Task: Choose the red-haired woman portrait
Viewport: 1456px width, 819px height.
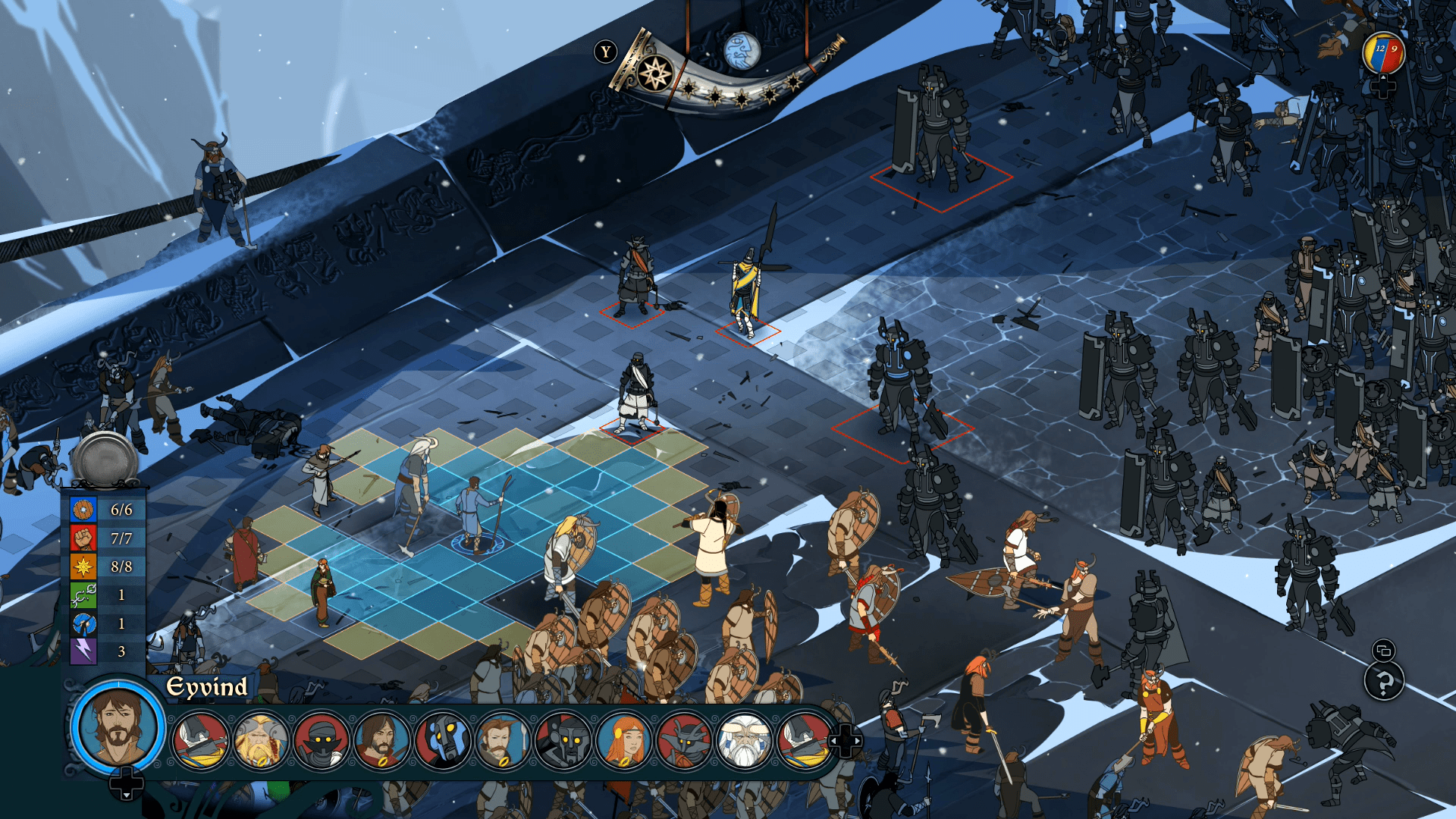Action: coord(625,741)
